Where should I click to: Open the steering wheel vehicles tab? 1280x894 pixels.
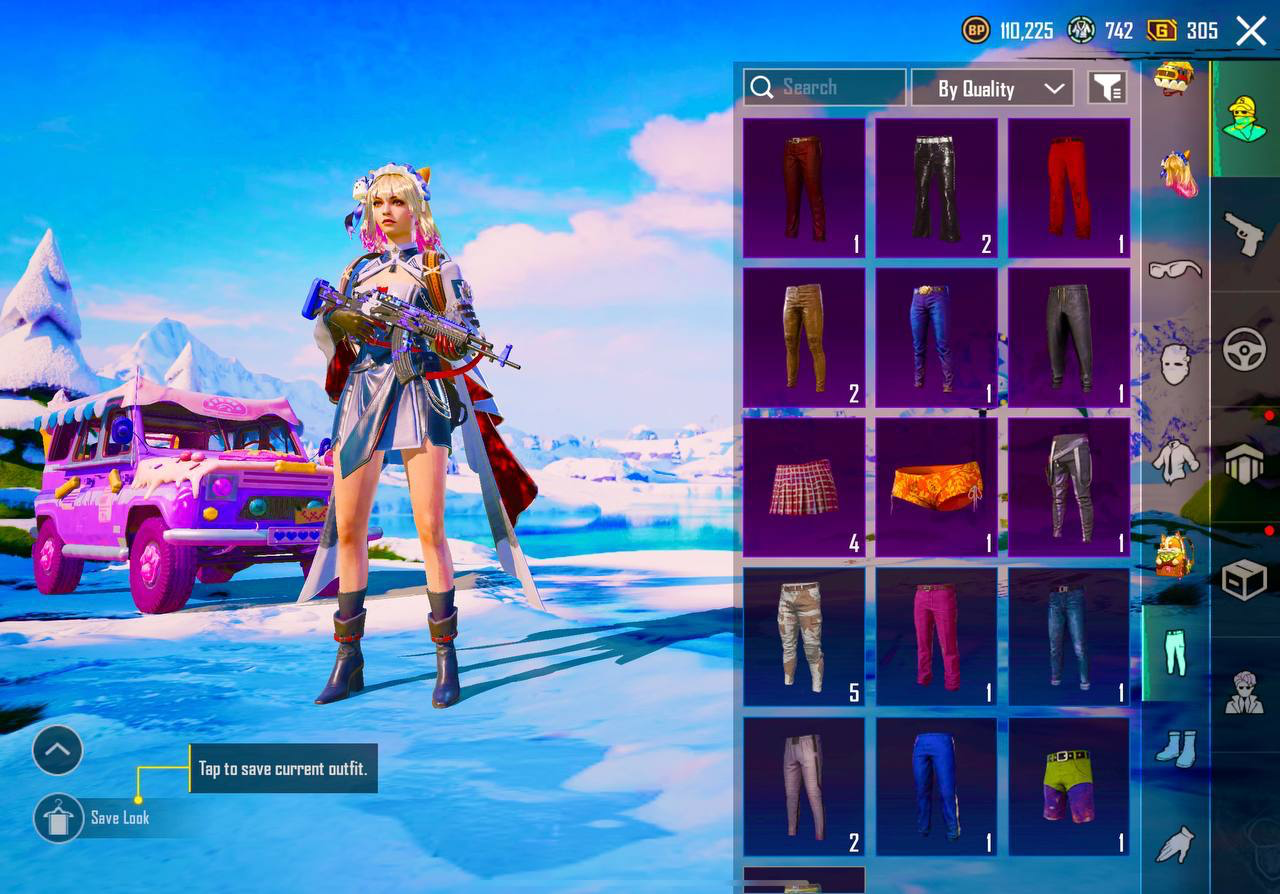point(1245,350)
